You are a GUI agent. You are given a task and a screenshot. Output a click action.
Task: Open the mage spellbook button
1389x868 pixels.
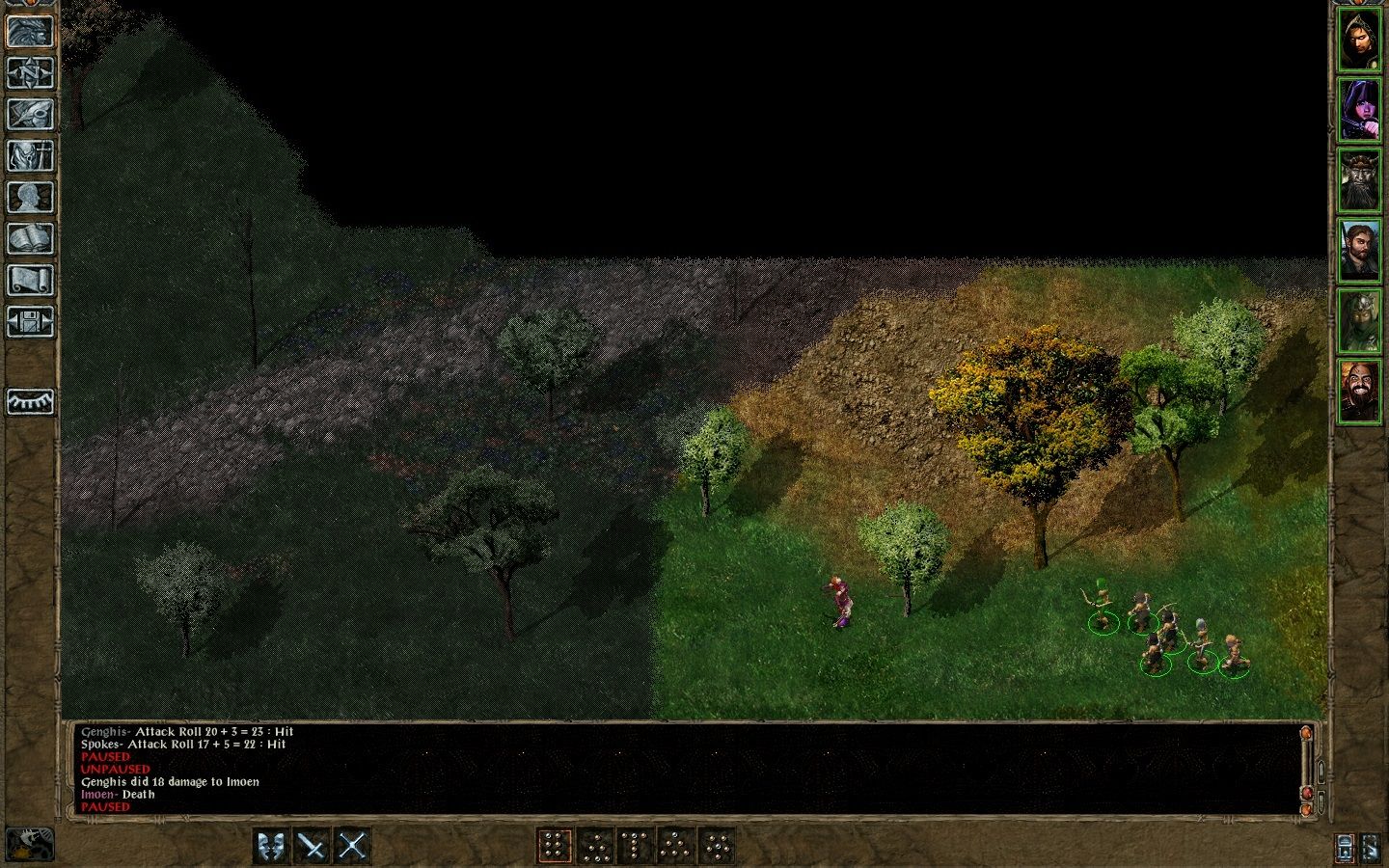tap(30, 238)
